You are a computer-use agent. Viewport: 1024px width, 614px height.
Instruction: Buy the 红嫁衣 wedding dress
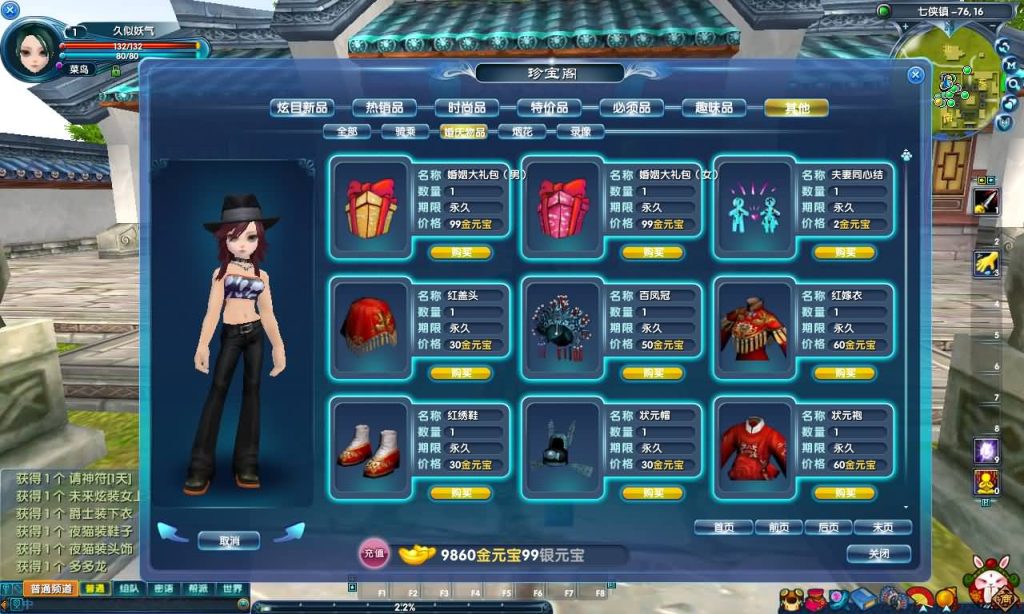click(x=845, y=373)
